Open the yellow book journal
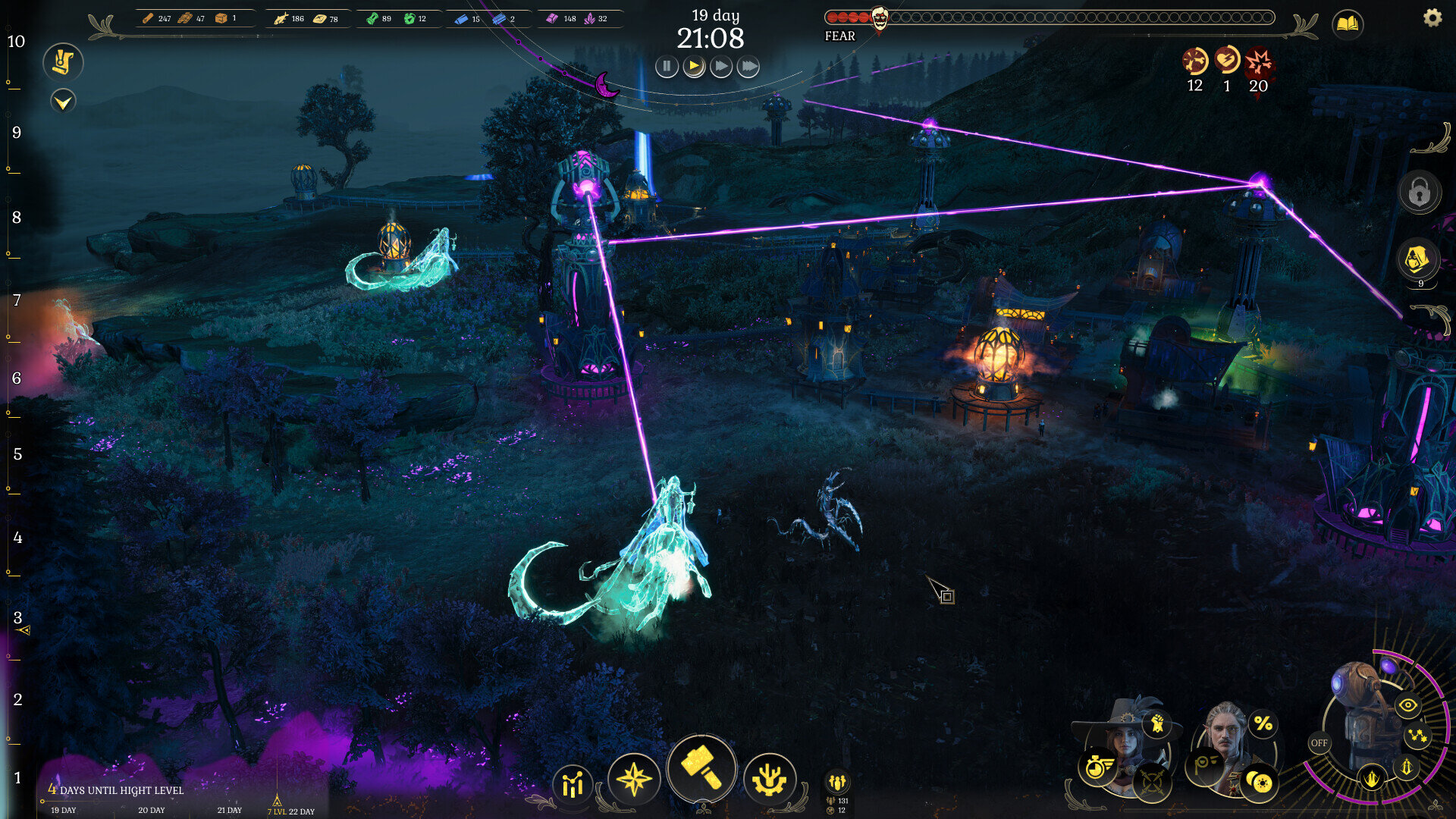The image size is (1456, 819). click(x=1348, y=25)
